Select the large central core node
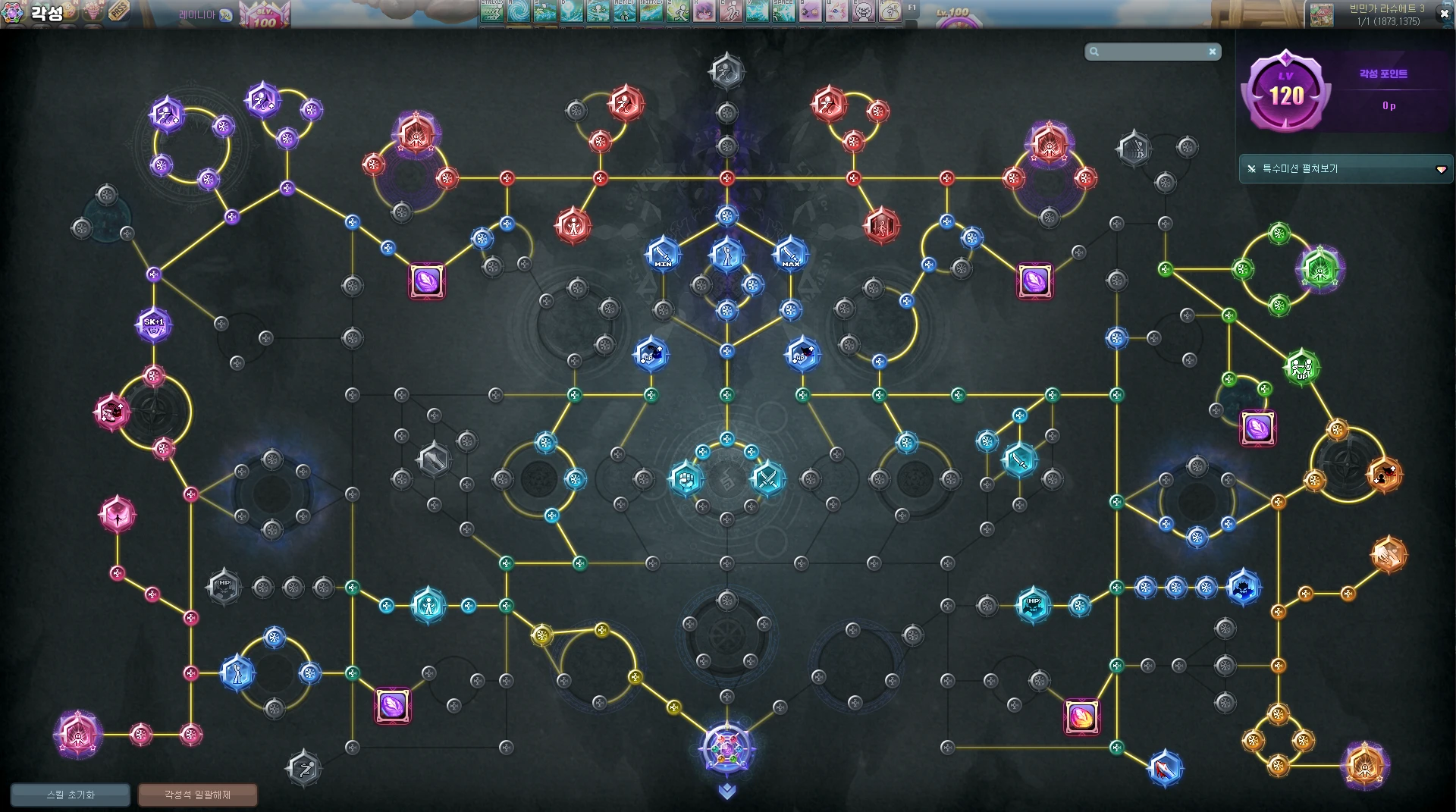Image resolution: width=1456 pixels, height=812 pixels. pos(726,749)
